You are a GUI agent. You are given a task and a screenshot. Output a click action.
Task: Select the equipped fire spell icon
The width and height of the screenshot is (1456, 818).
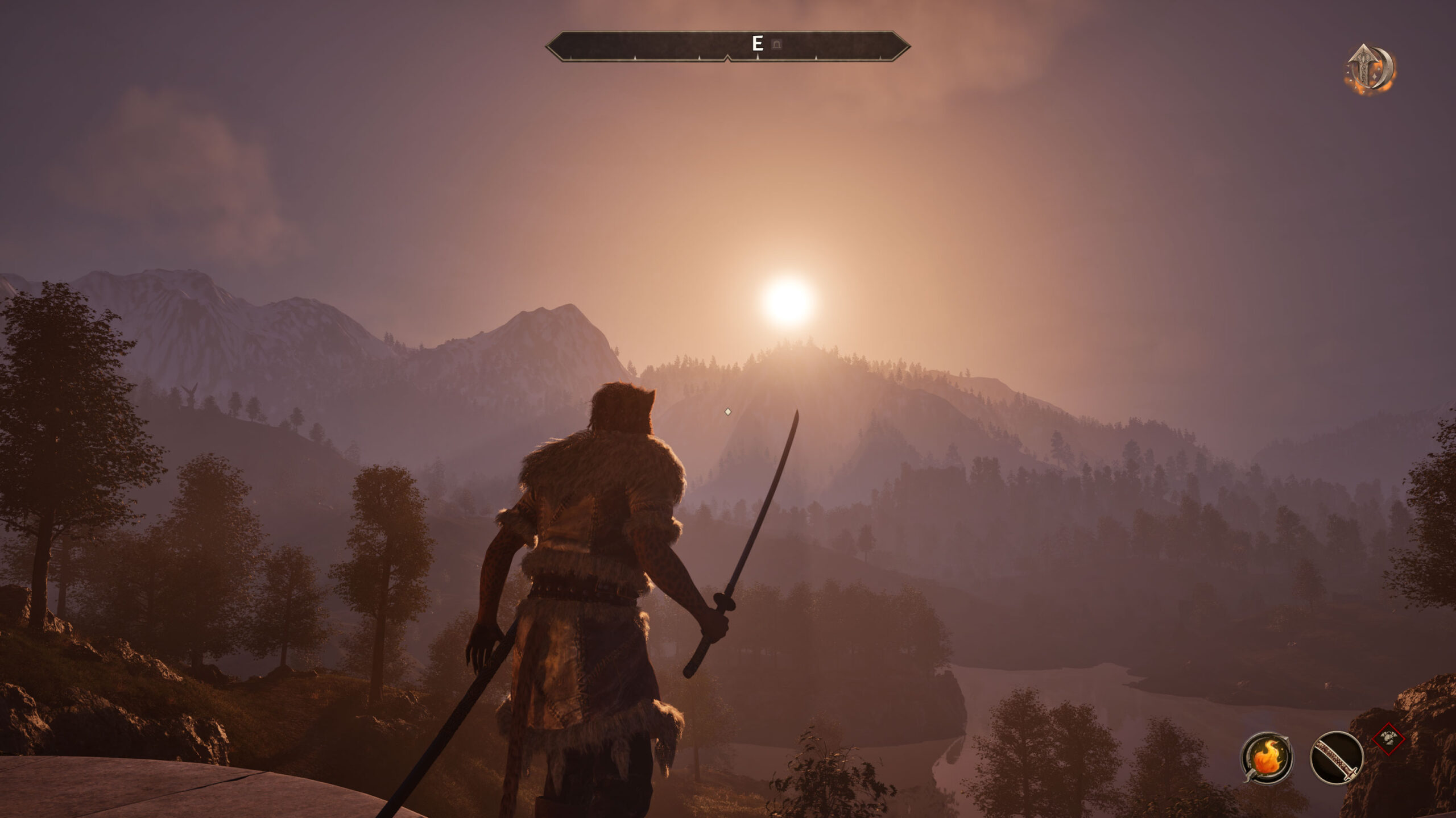tap(1266, 757)
